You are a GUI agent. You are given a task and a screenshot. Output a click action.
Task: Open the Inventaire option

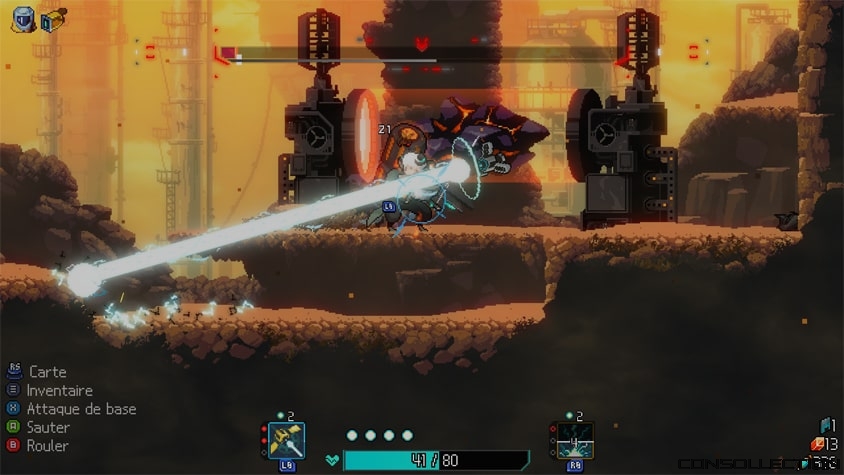(59, 390)
